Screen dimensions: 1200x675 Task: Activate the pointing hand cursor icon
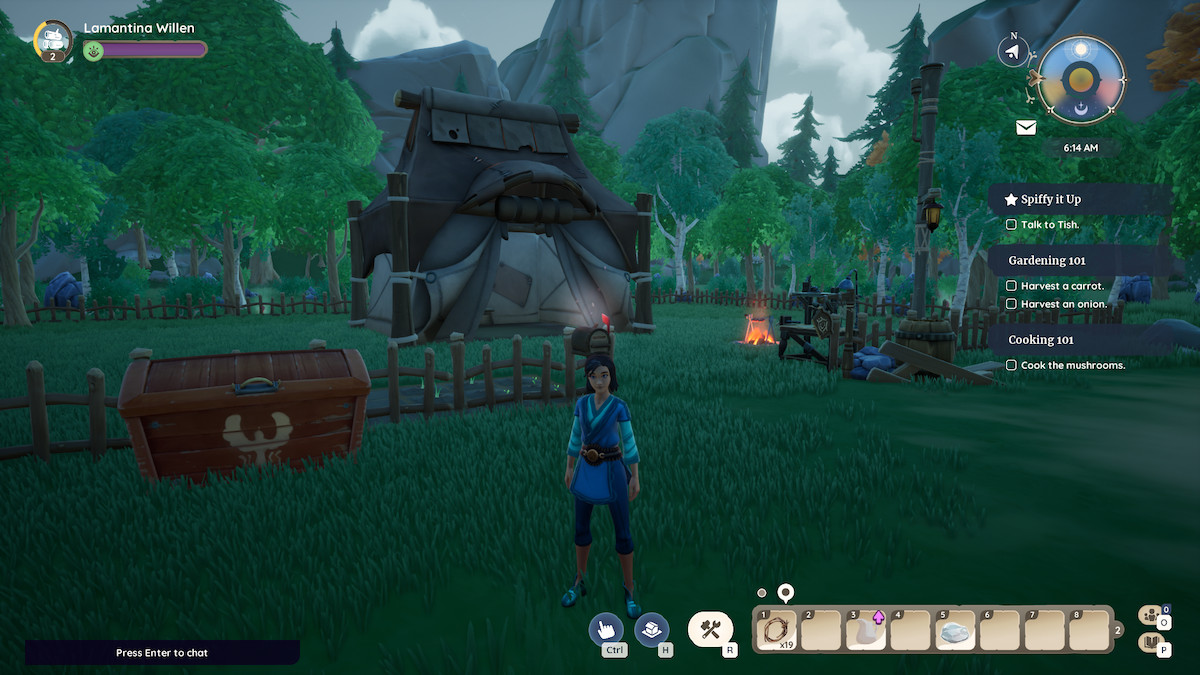606,629
